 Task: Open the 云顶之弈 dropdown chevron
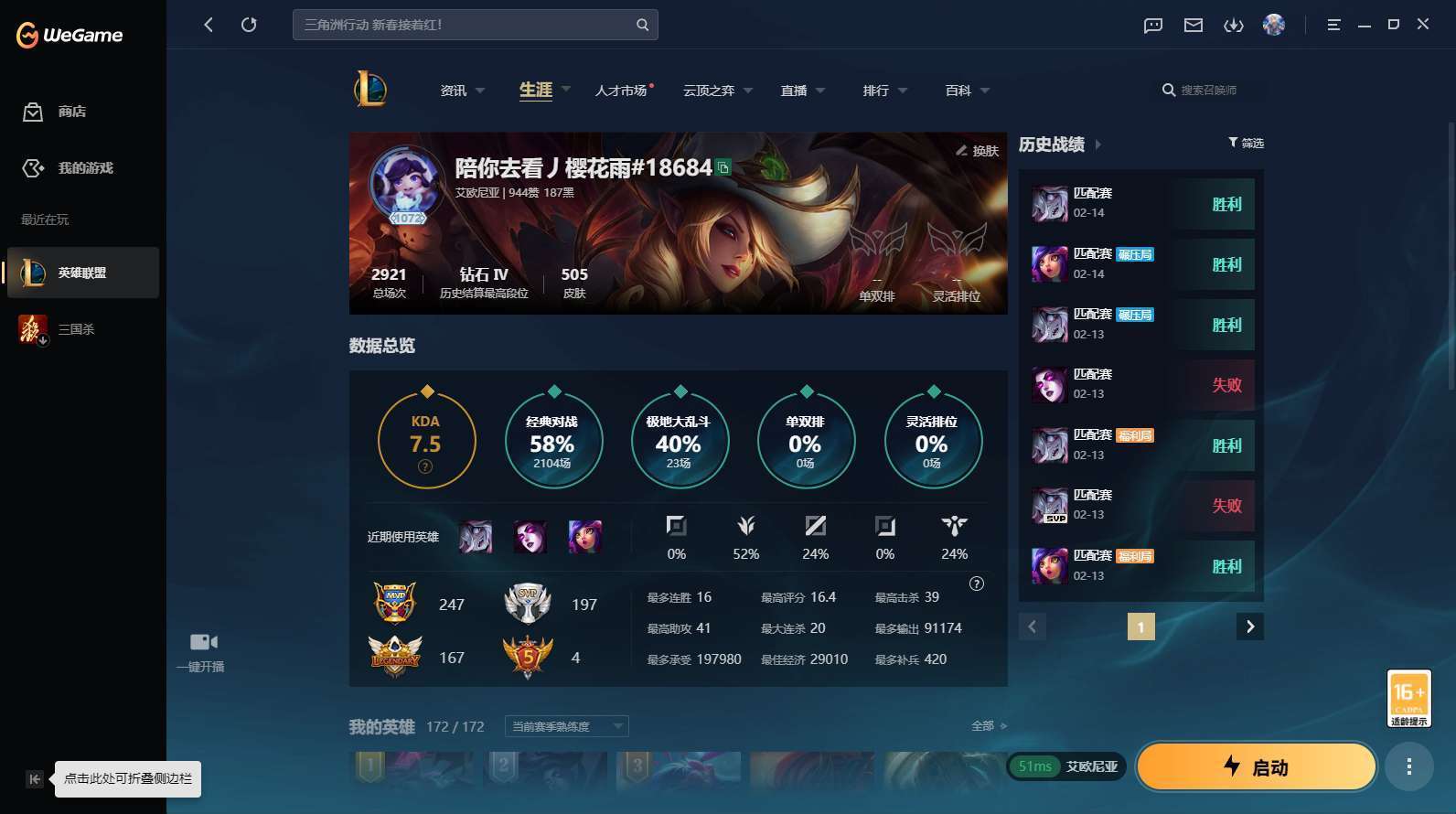click(x=748, y=91)
